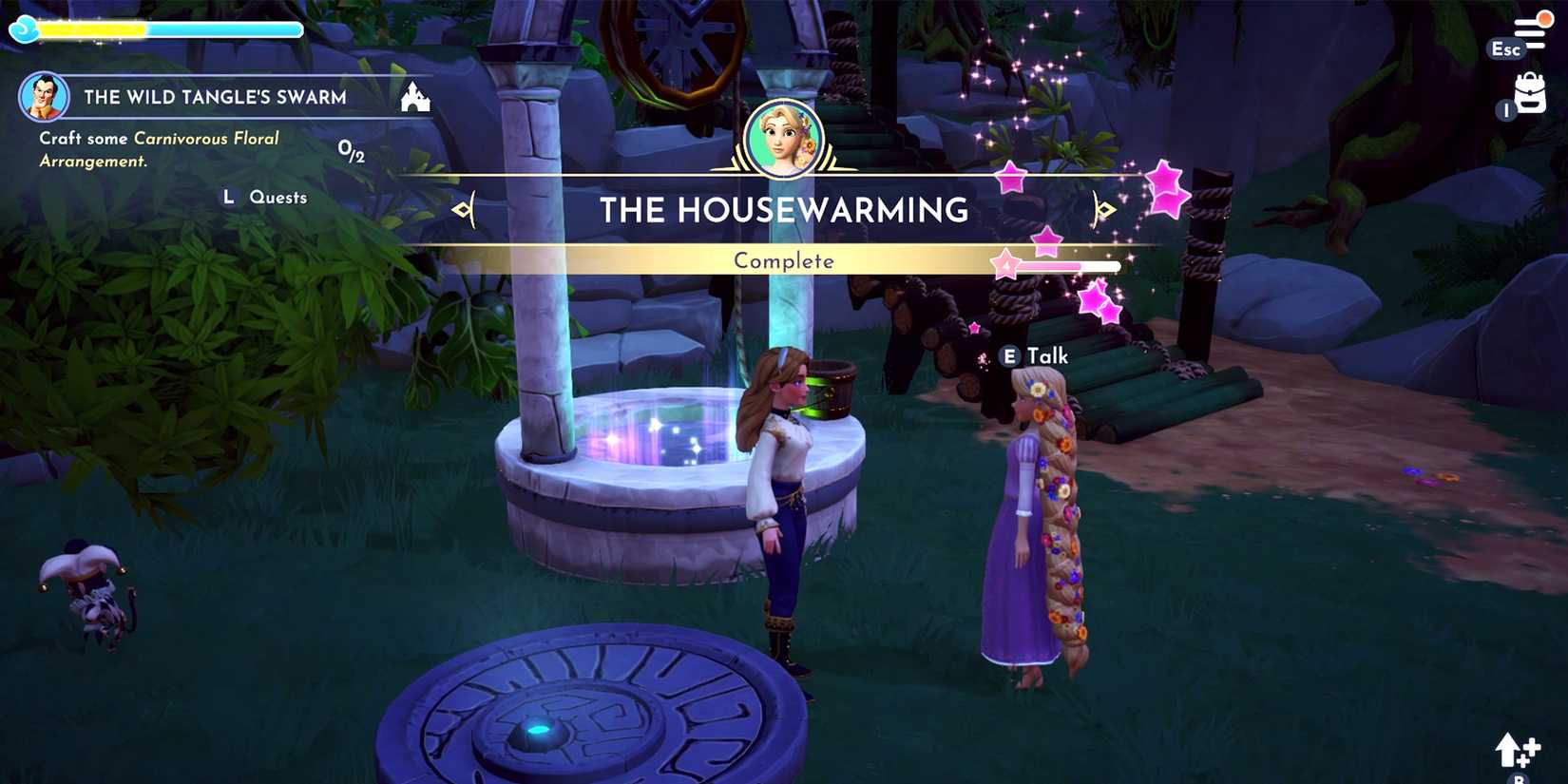Expand the left arrow beside The Housewarming banner
Image resolution: width=1568 pixels, height=784 pixels.
point(463,209)
